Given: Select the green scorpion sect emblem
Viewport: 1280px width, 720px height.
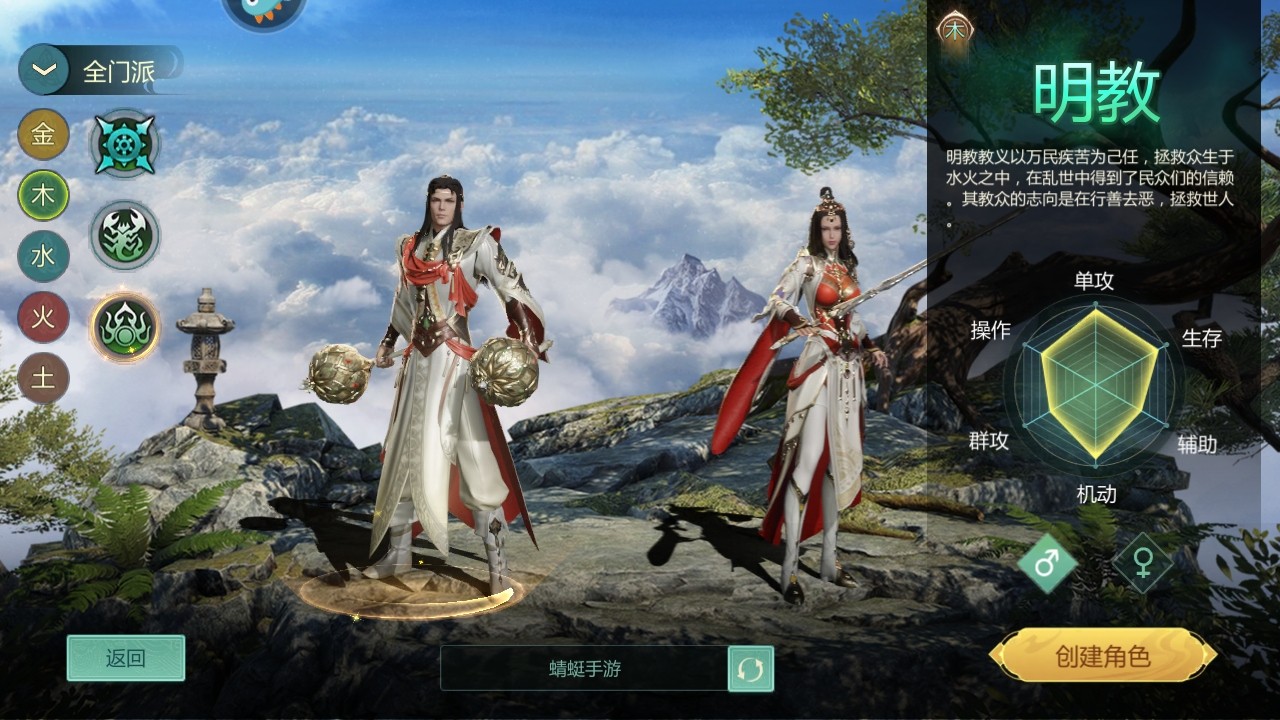Looking at the screenshot, I should [124, 234].
